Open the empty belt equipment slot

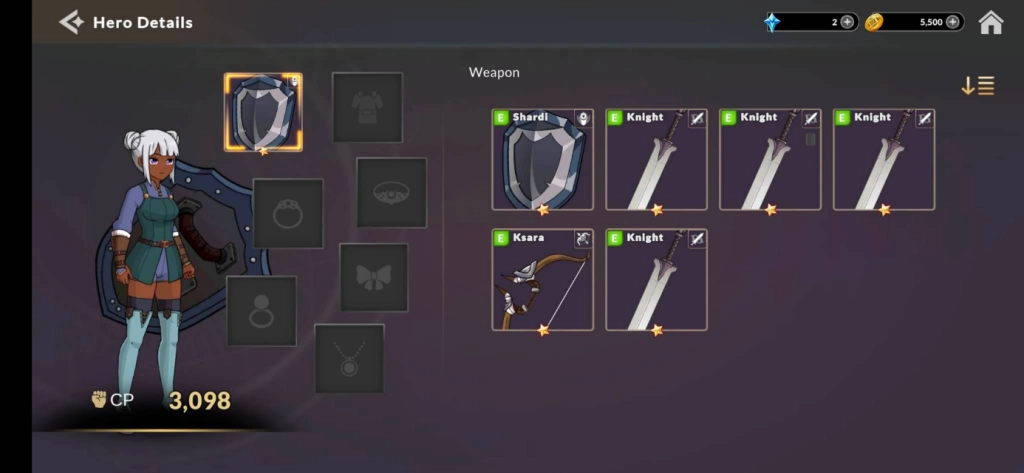[x=391, y=192]
